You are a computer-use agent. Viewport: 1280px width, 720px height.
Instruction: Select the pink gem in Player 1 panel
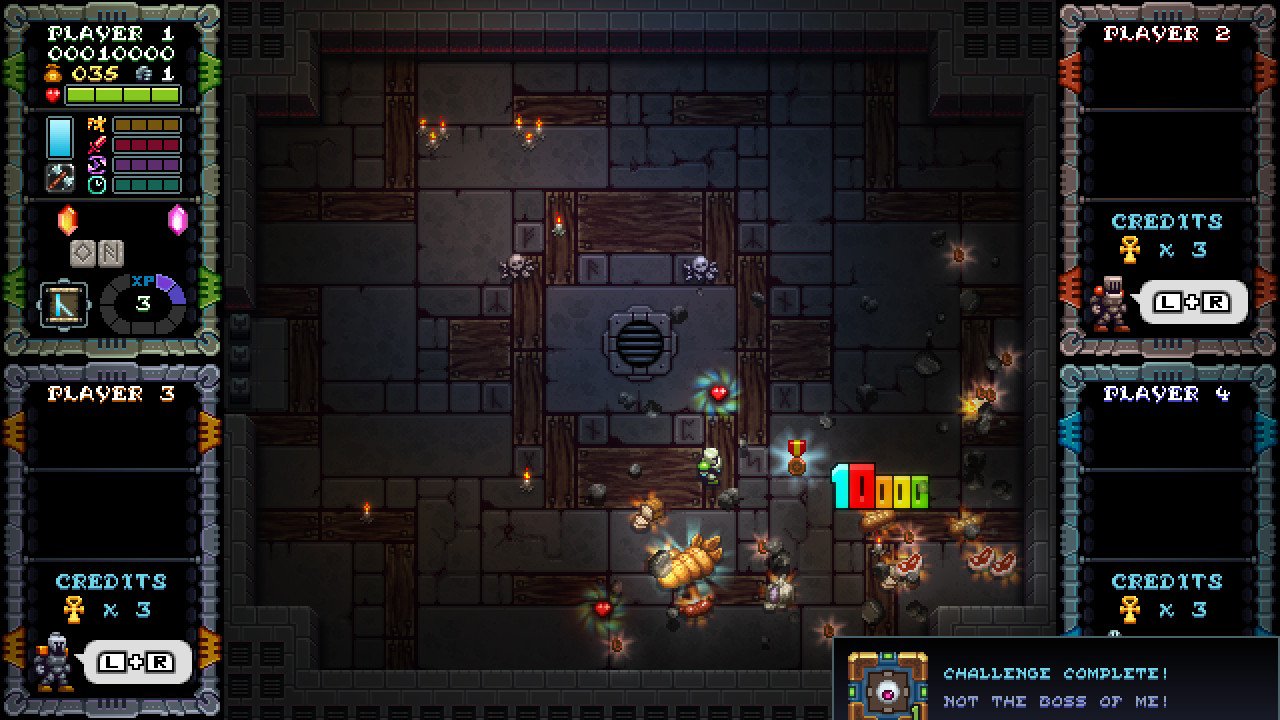tap(178, 219)
